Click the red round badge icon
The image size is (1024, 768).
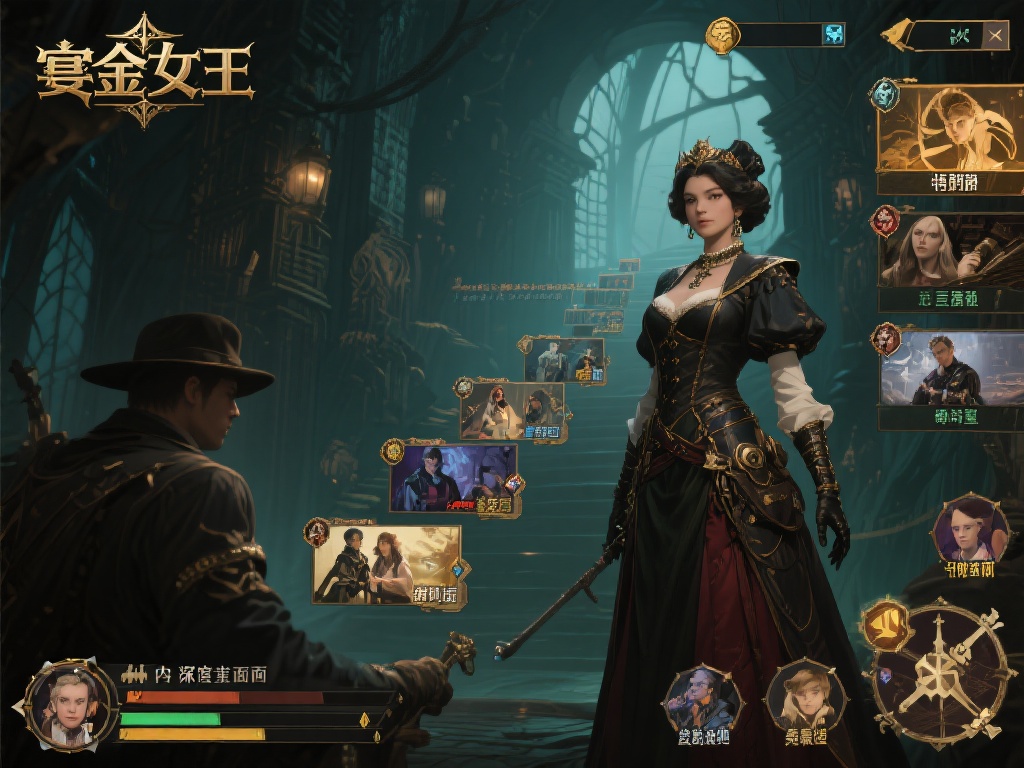pyautogui.click(x=885, y=220)
